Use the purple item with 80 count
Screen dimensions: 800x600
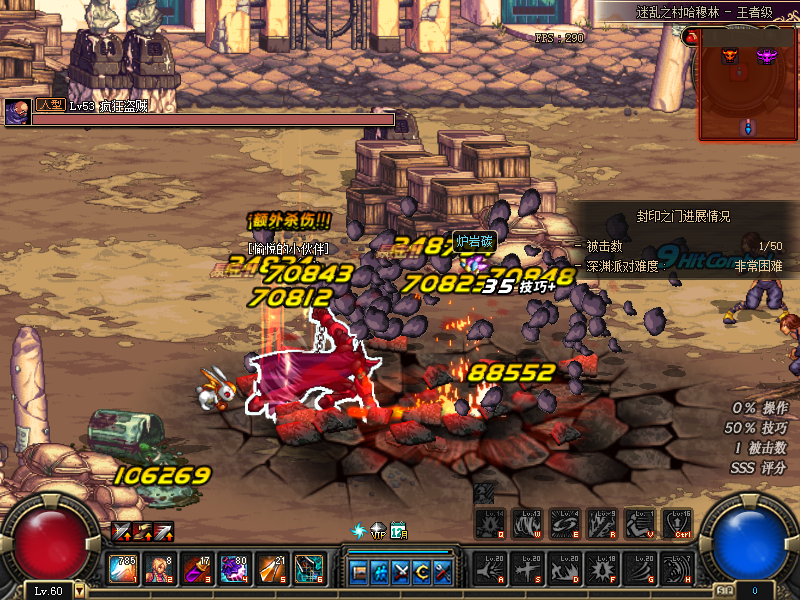(x=234, y=570)
